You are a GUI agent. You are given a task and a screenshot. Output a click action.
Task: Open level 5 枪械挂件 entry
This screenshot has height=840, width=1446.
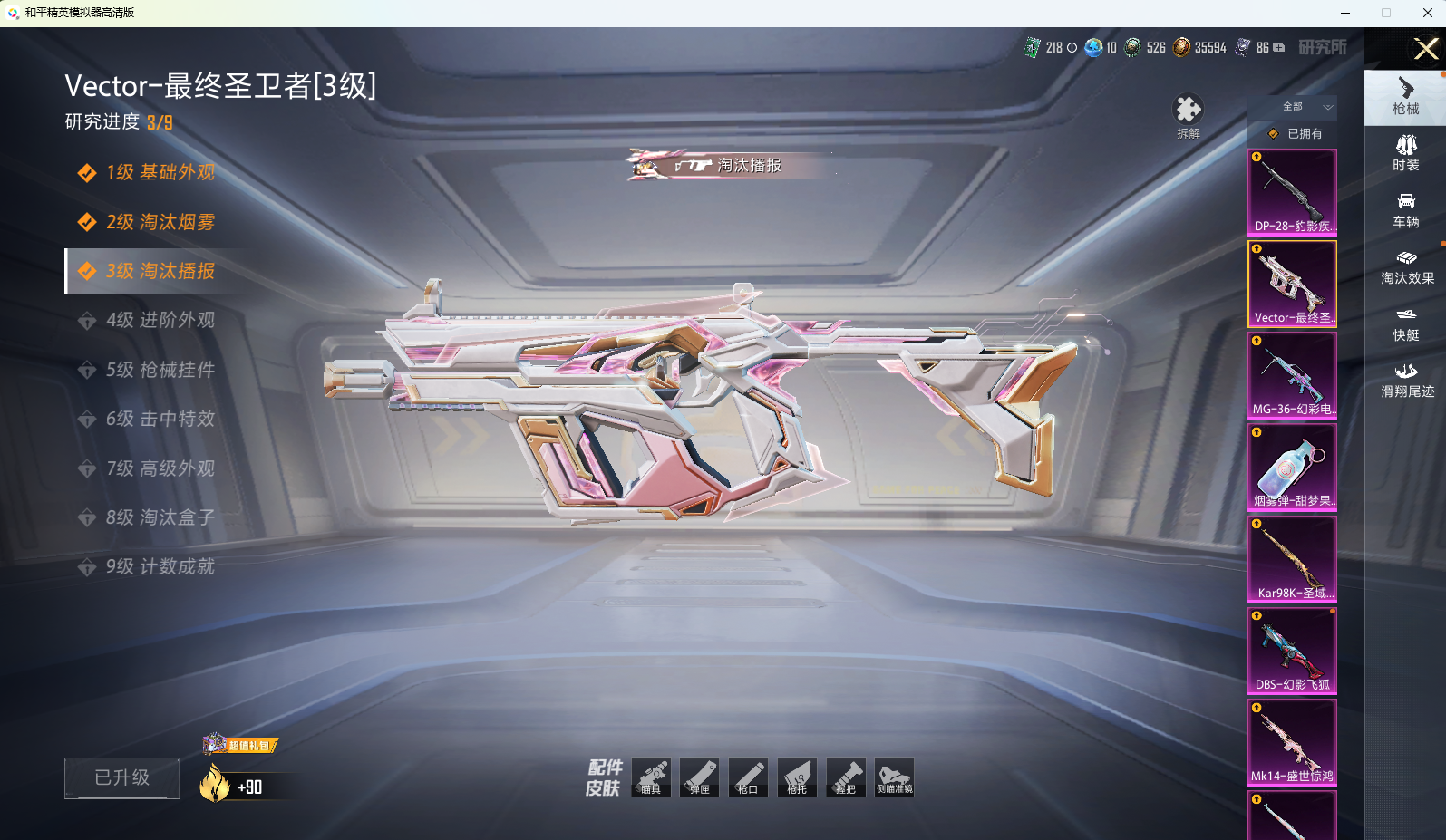tap(160, 370)
